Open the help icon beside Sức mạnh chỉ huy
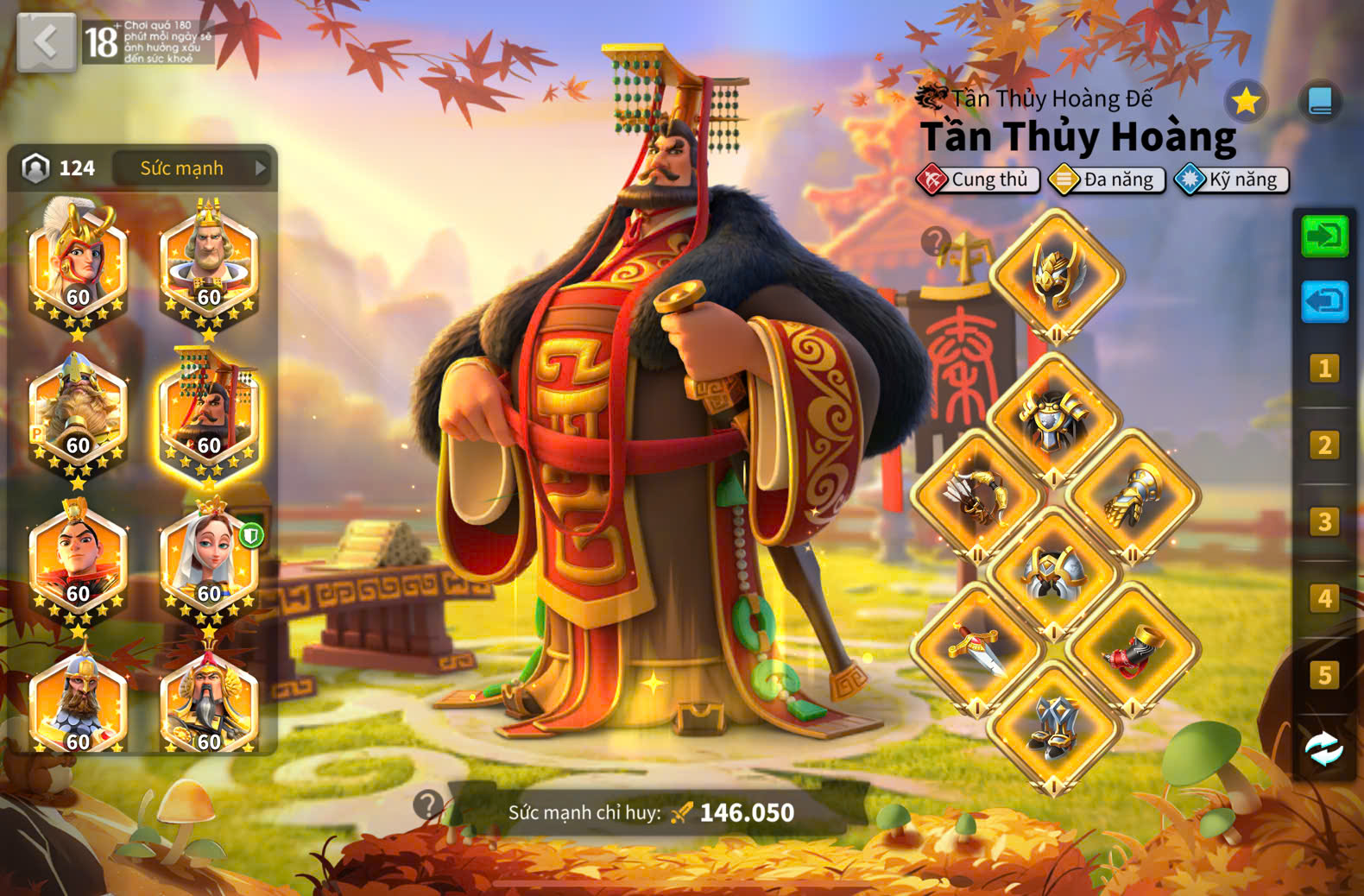Image resolution: width=1364 pixels, height=896 pixels. [x=427, y=805]
